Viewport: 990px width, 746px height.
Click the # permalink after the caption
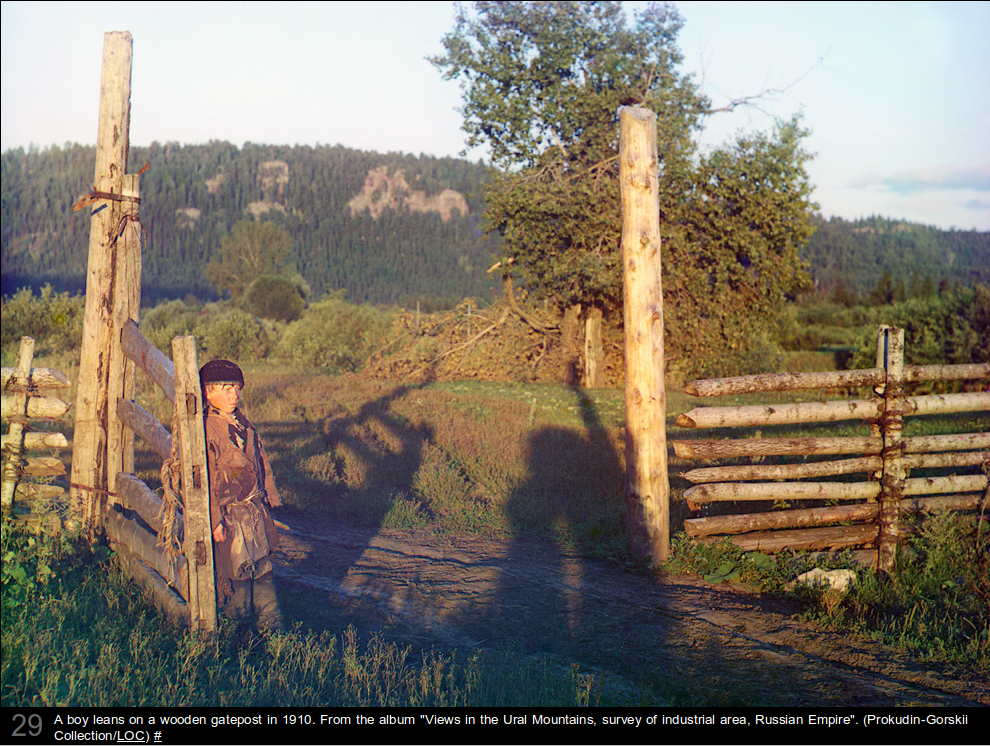pyautogui.click(x=158, y=736)
